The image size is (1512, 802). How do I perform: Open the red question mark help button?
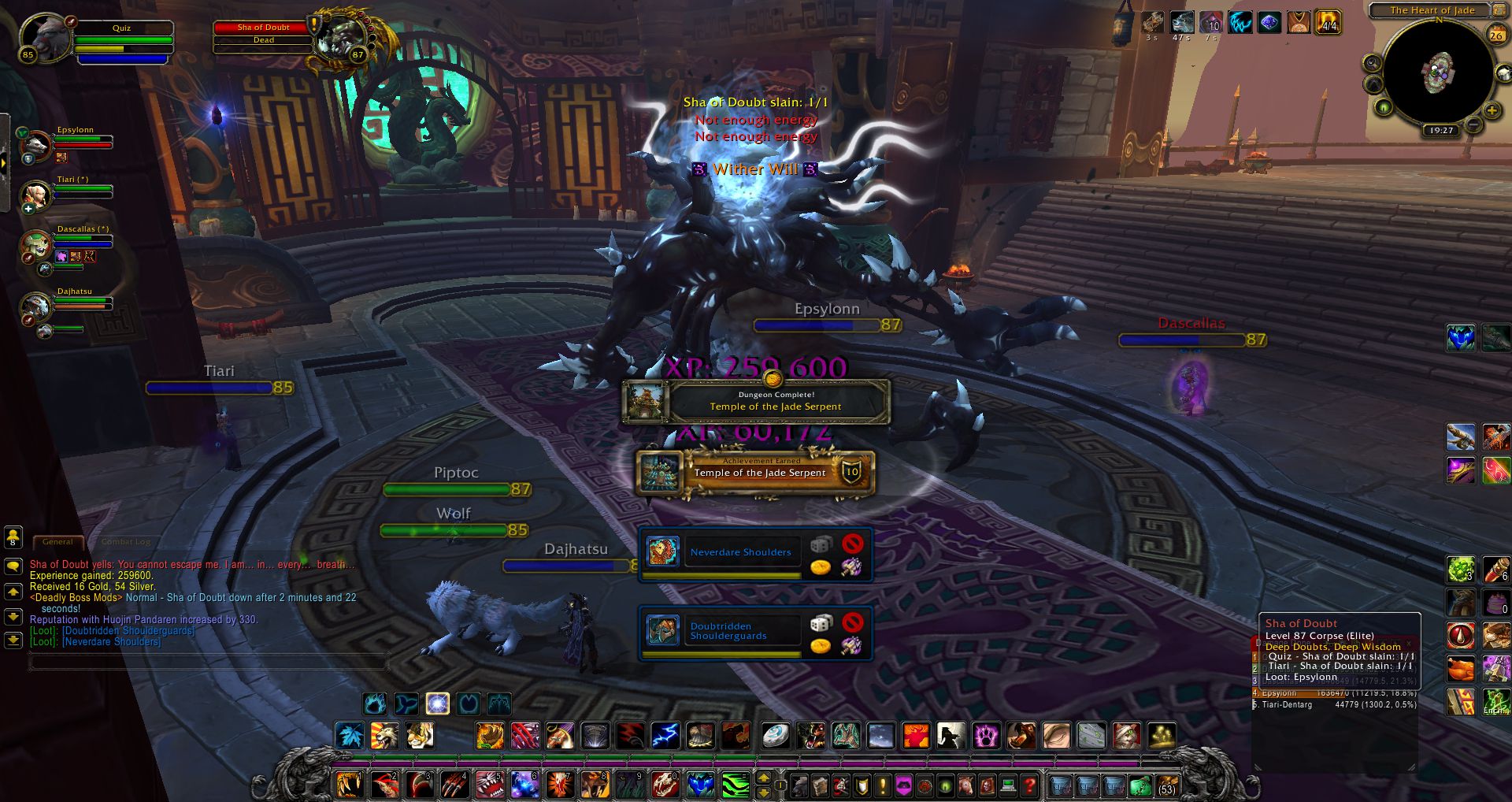(1029, 785)
